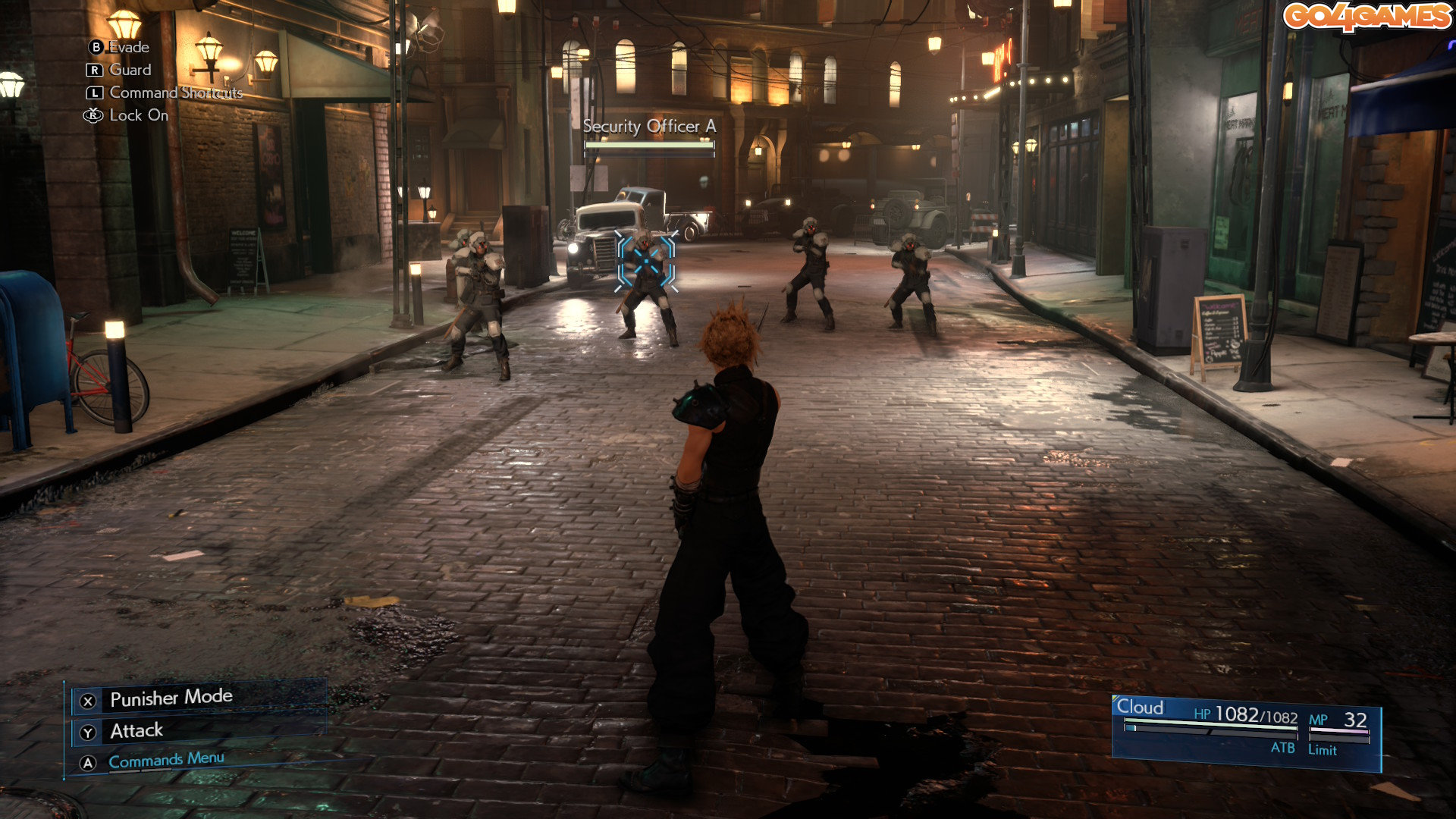Open the Commands Menu
This screenshot has width=1456, height=819.
click(166, 760)
